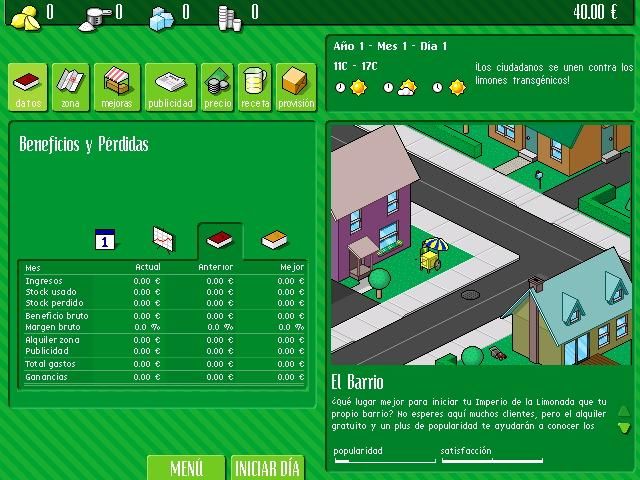Open the datos section
Viewport: 640px width, 480px height.
click(29, 88)
